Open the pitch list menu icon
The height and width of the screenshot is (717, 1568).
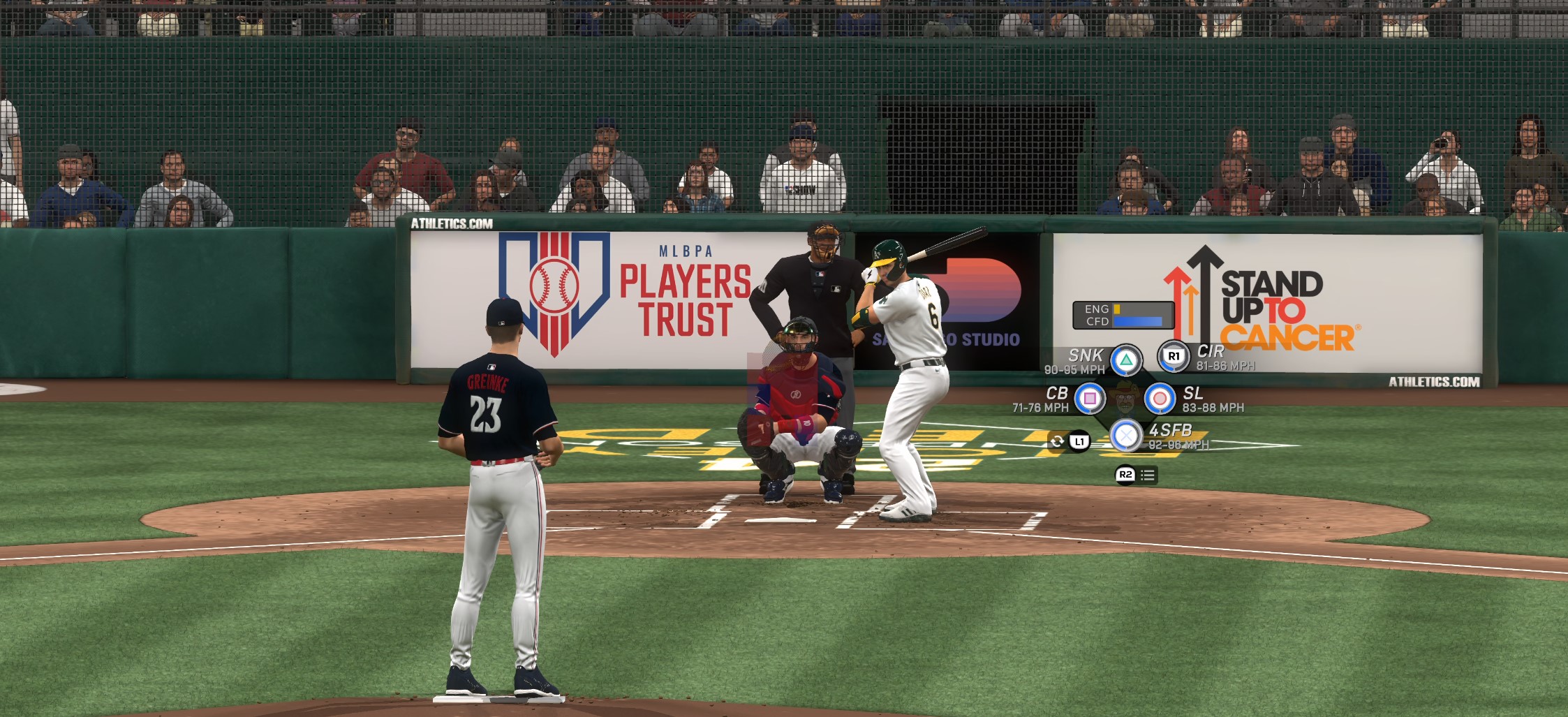(x=1147, y=475)
